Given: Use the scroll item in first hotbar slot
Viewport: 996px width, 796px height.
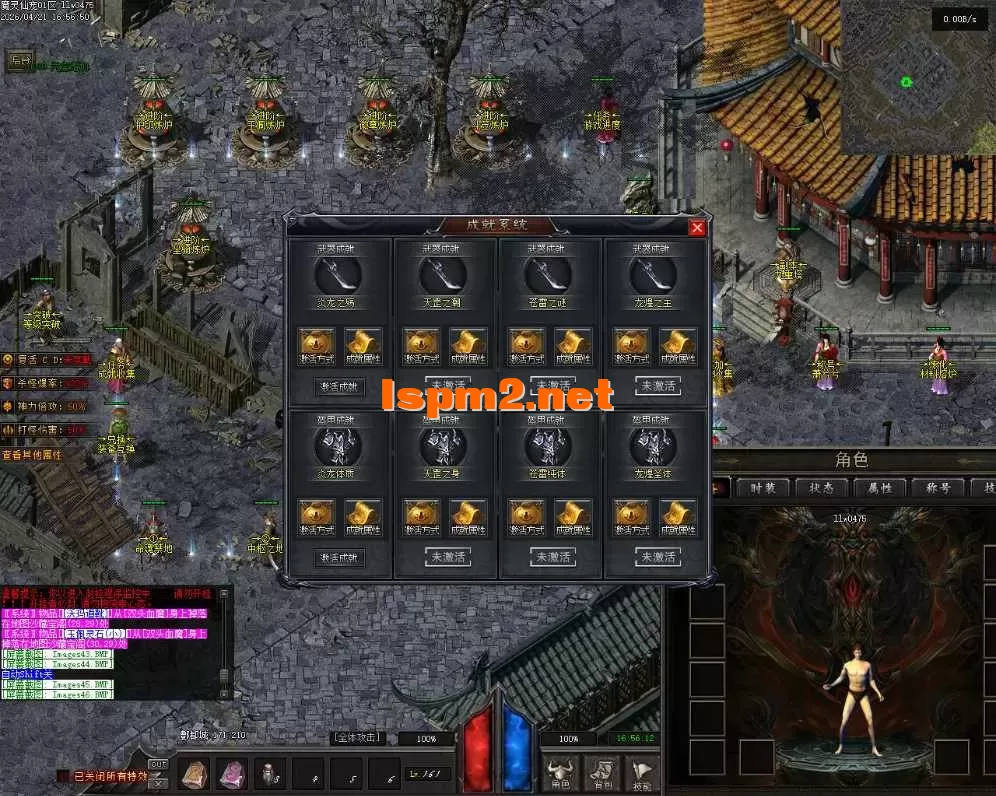Looking at the screenshot, I should click(194, 774).
